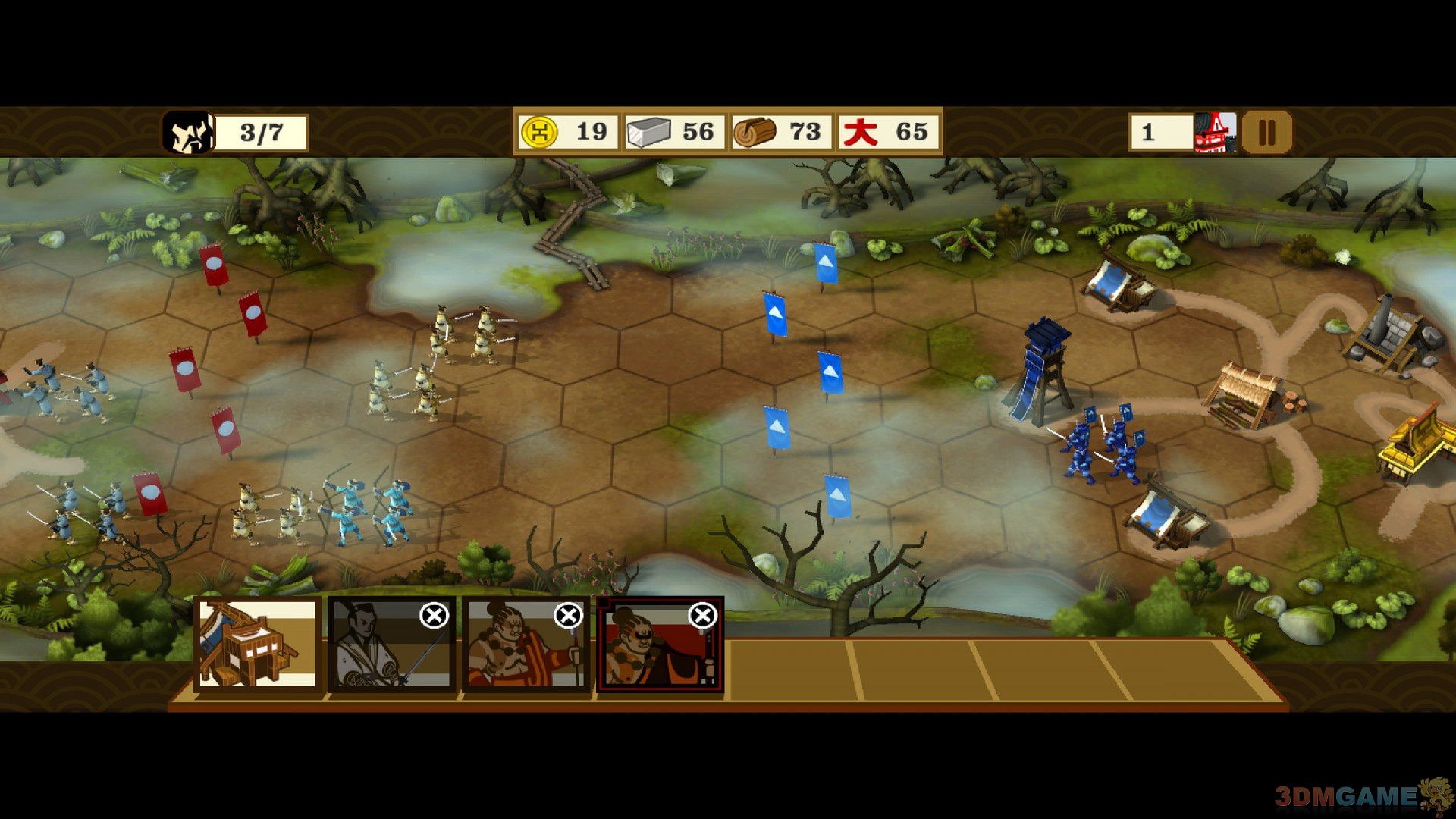
Task: Dismiss the red-highlighted warrior card
Action: tap(702, 616)
